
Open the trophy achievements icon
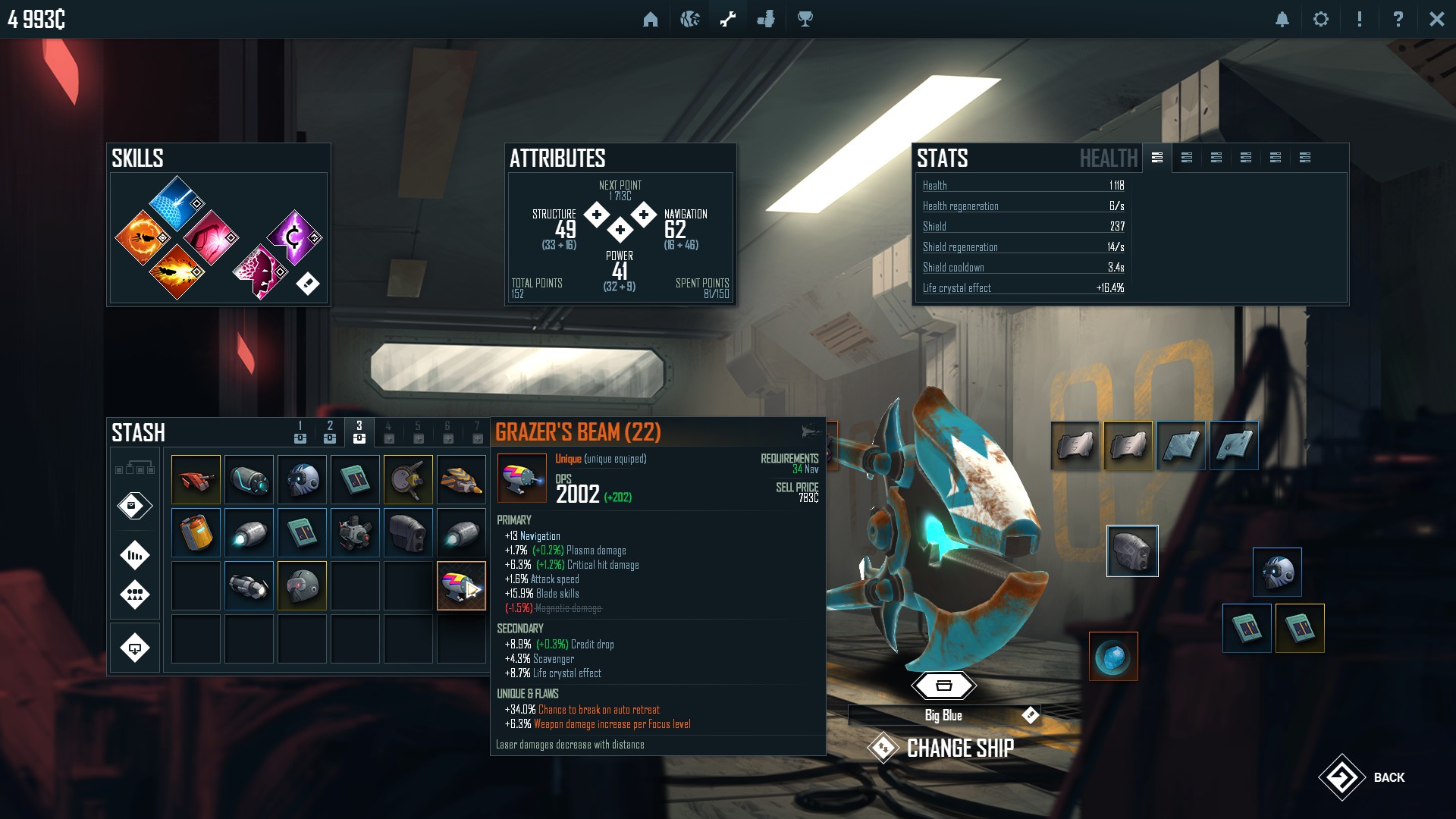pyautogui.click(x=804, y=19)
